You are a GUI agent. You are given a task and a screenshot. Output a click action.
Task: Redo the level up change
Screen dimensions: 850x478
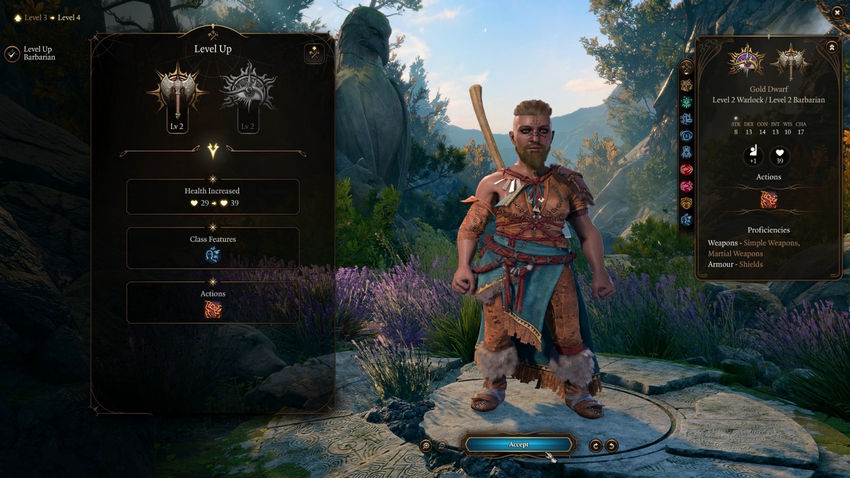click(612, 445)
